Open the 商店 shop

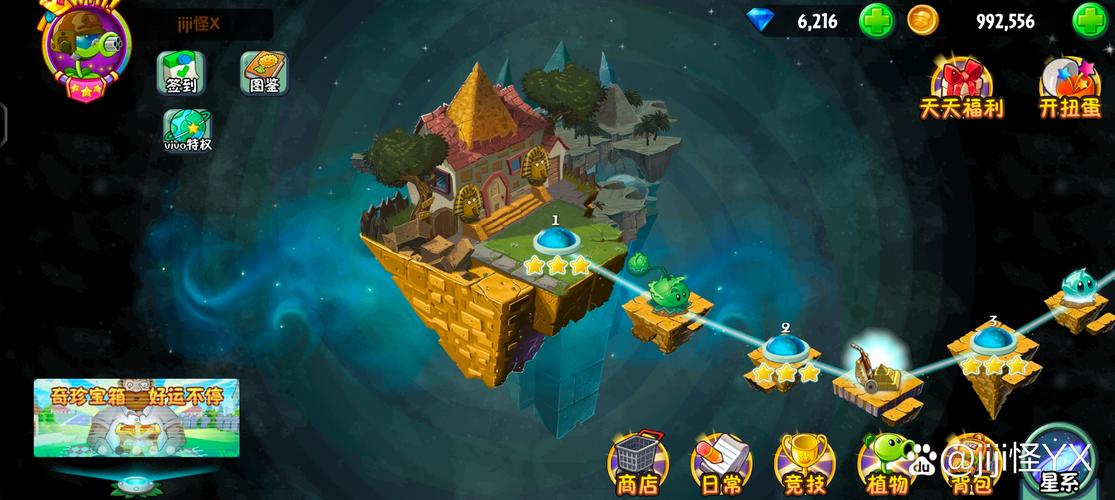coord(638,465)
